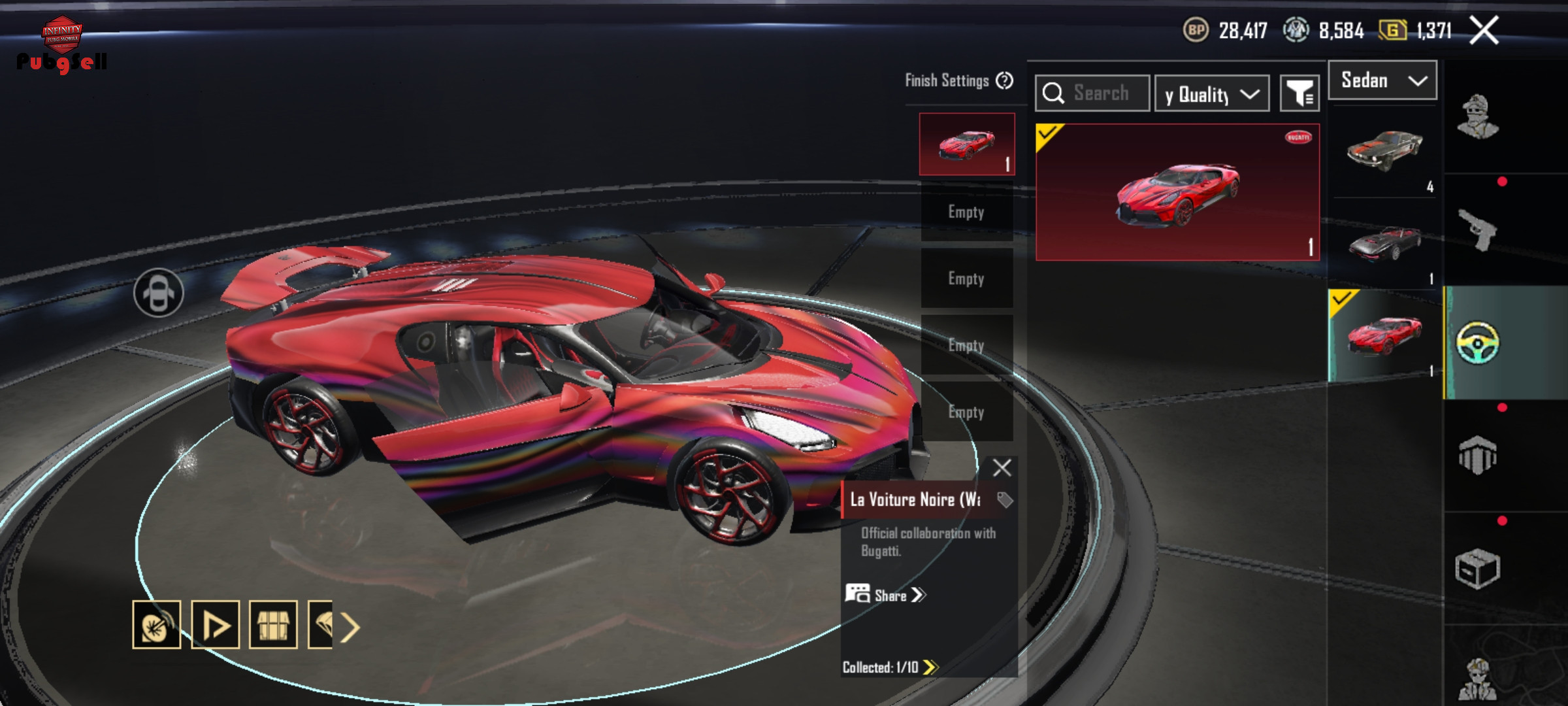Select the large Bugatti skin card
Viewport: 1568px width, 706px height.
point(1177,192)
